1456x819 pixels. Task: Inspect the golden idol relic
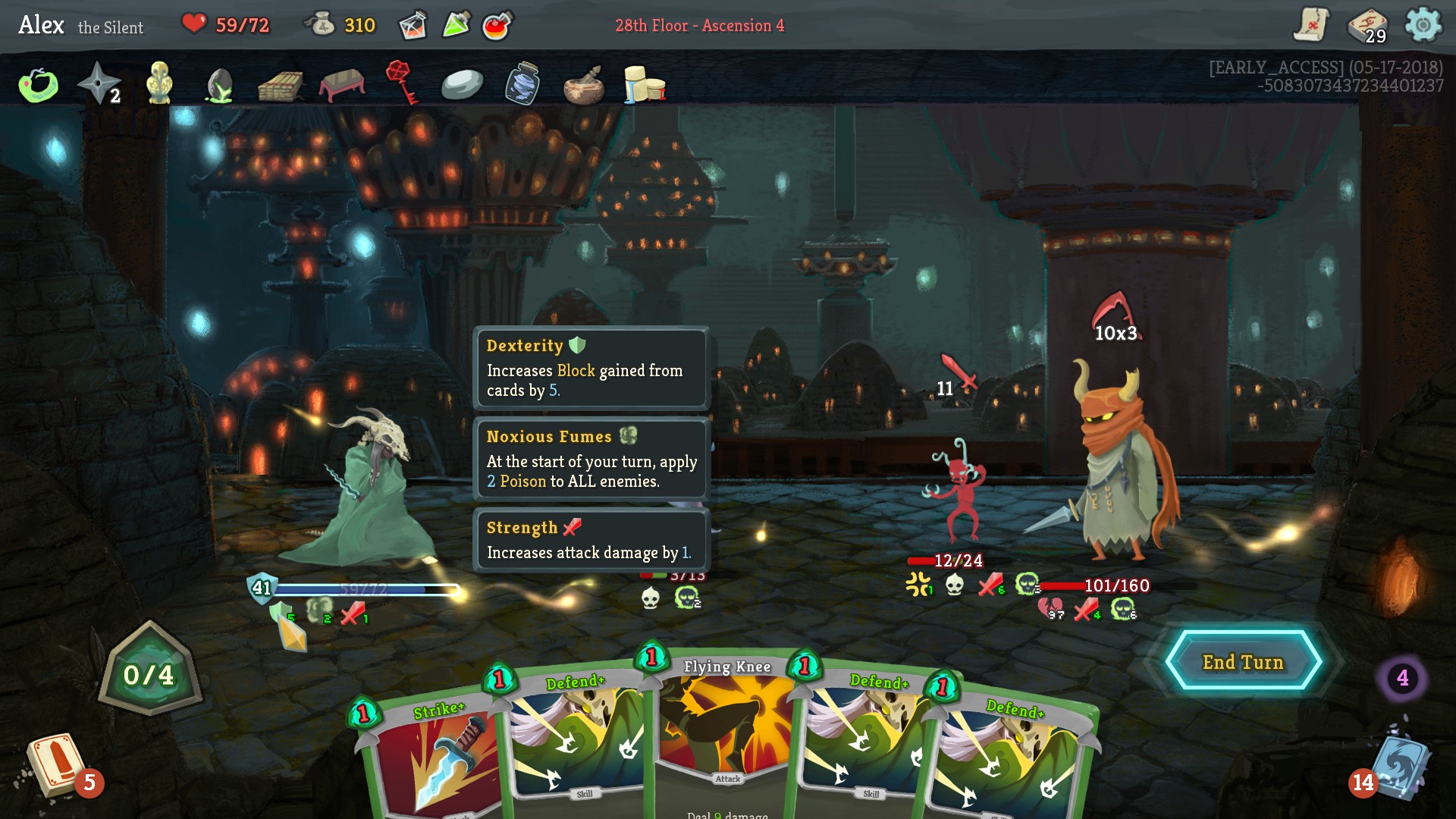(x=159, y=82)
